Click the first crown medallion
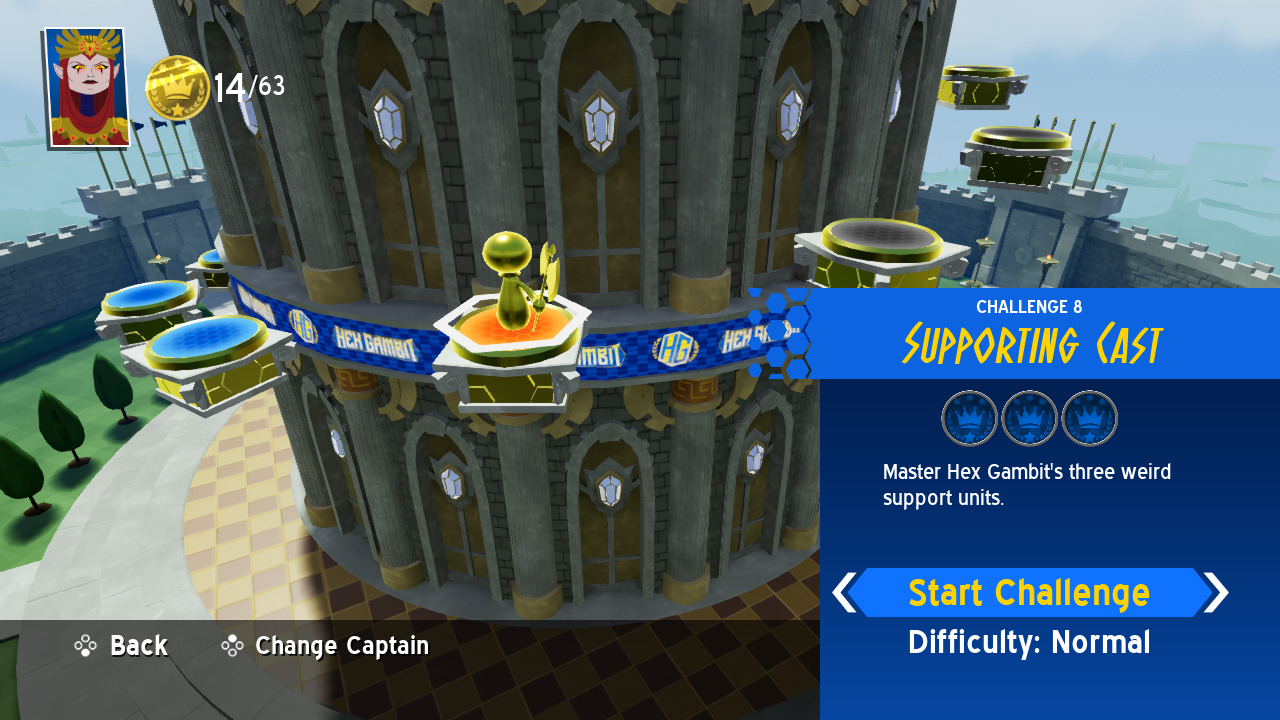 point(967,417)
